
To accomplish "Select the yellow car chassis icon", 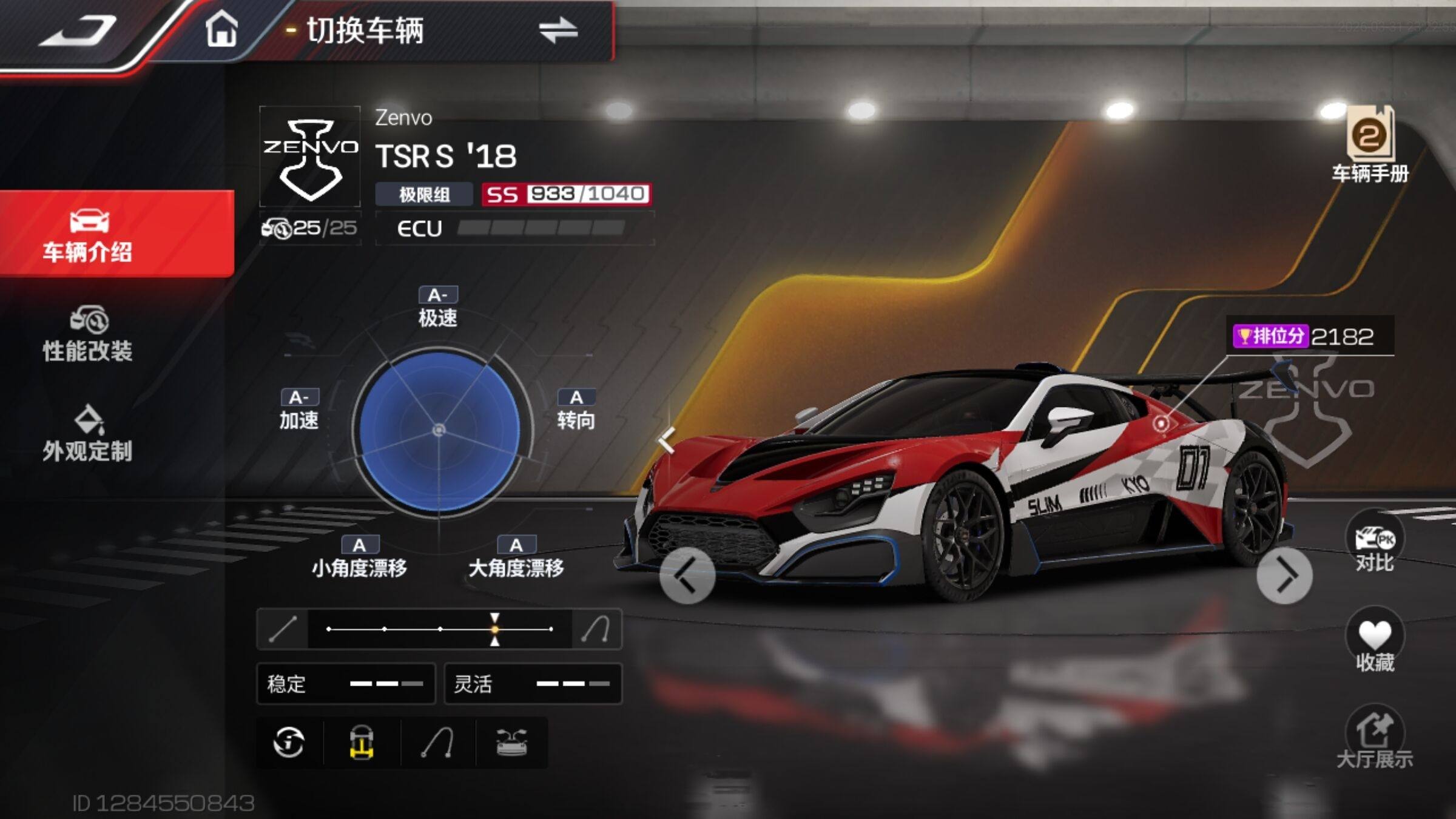I will (x=362, y=743).
